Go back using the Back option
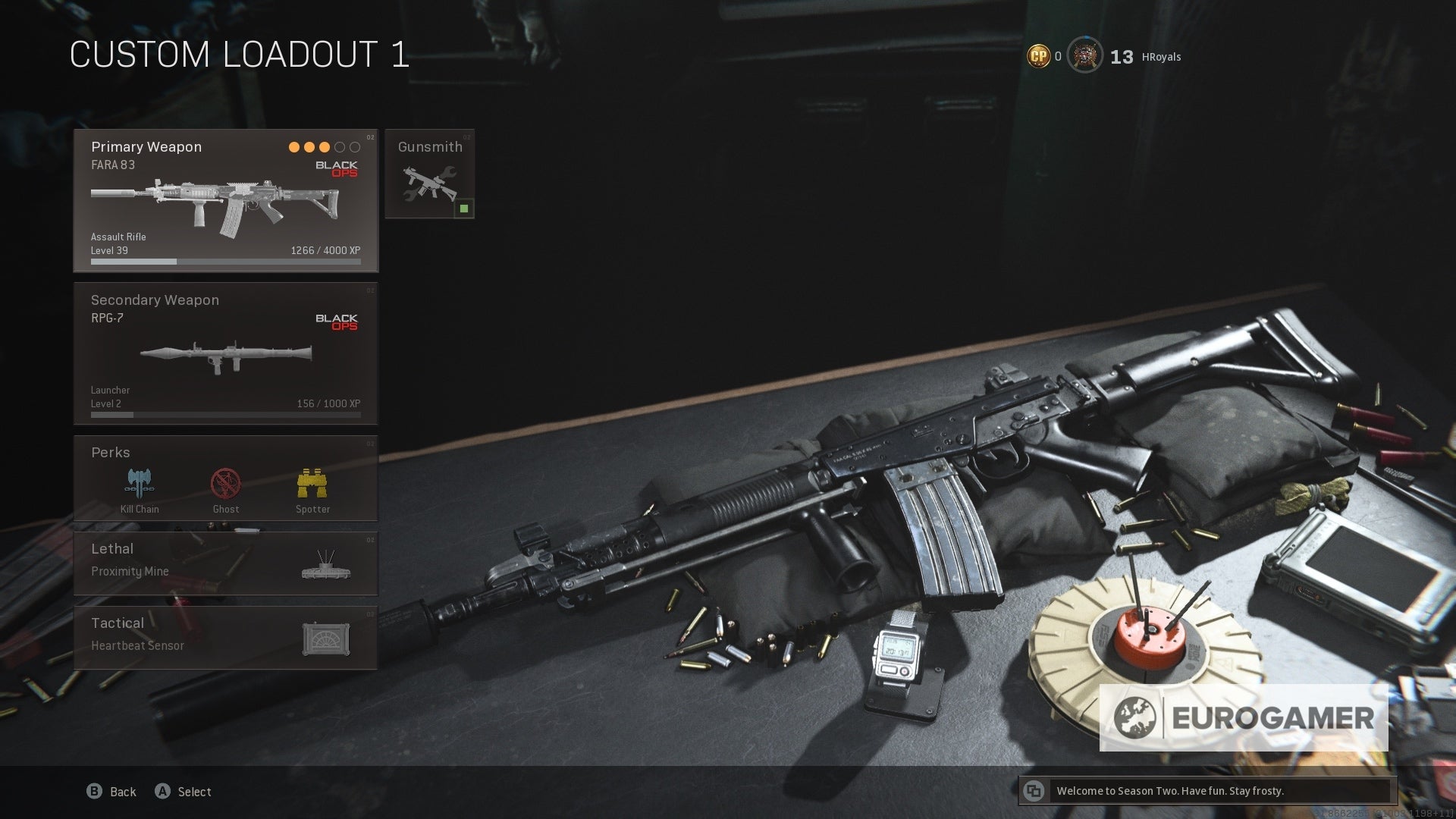 tap(111, 792)
